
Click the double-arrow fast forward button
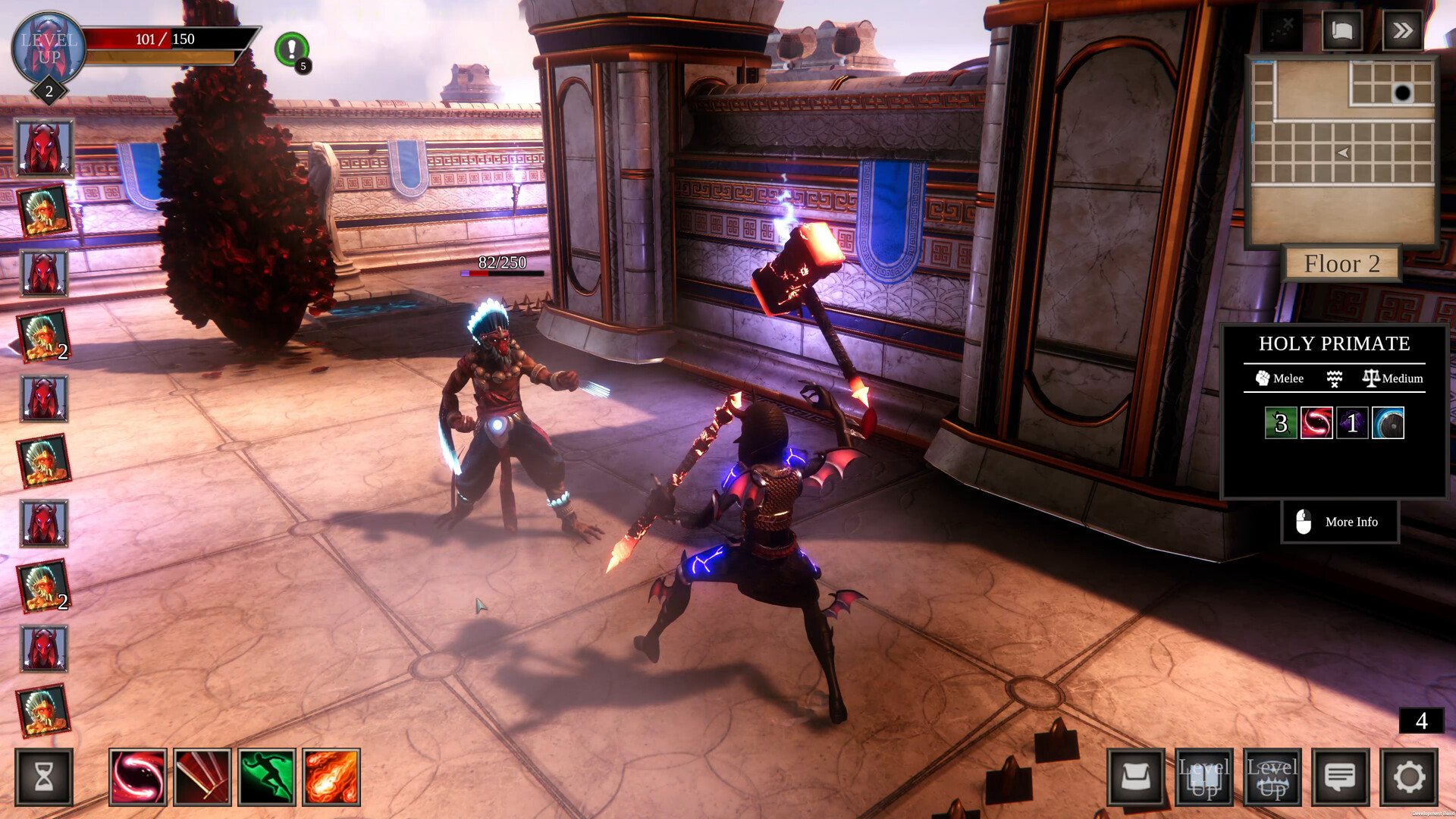click(1402, 30)
